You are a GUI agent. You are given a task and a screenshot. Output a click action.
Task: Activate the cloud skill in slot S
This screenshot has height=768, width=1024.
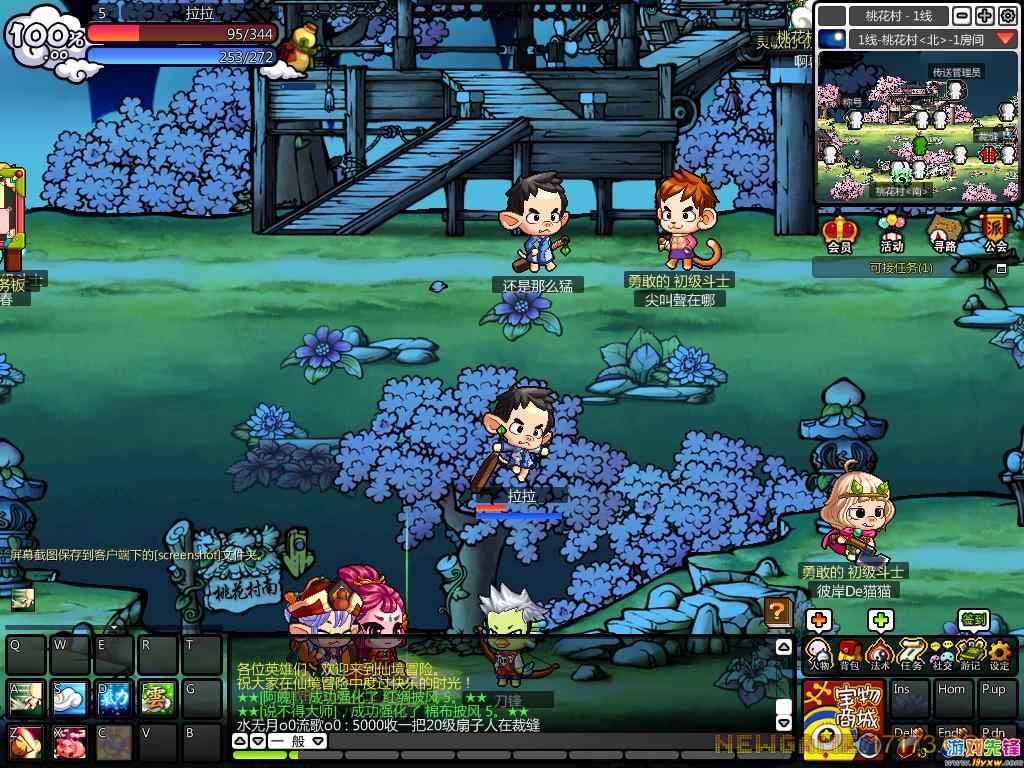[x=69, y=697]
